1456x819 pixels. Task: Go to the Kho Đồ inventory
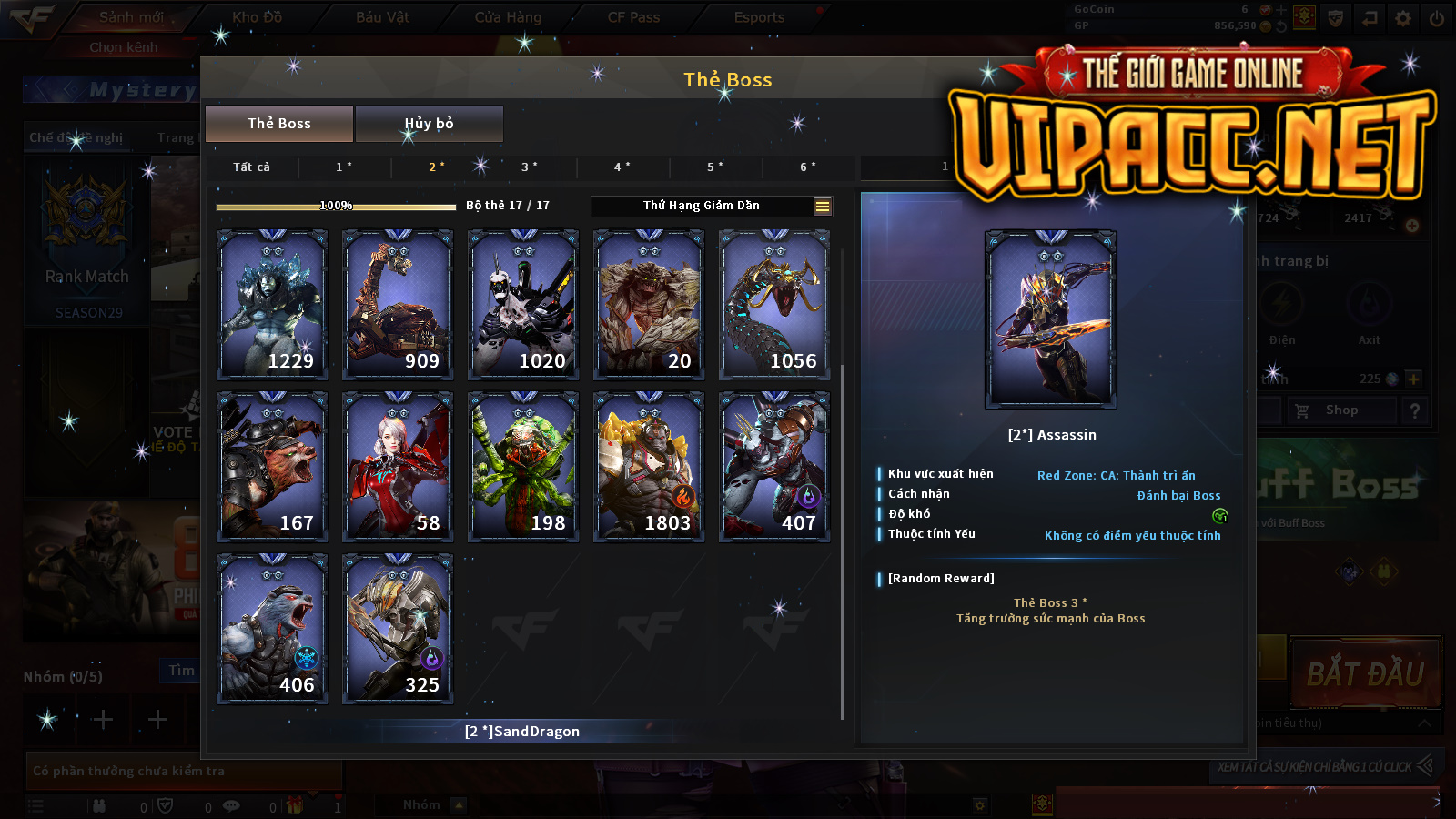pyautogui.click(x=257, y=17)
